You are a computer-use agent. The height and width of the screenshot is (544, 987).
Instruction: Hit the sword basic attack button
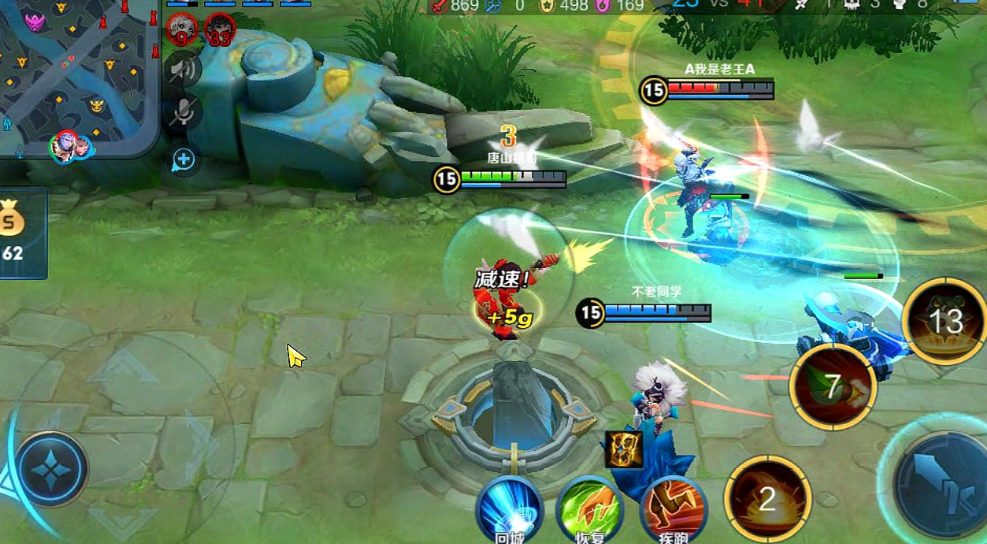[x=940, y=480]
